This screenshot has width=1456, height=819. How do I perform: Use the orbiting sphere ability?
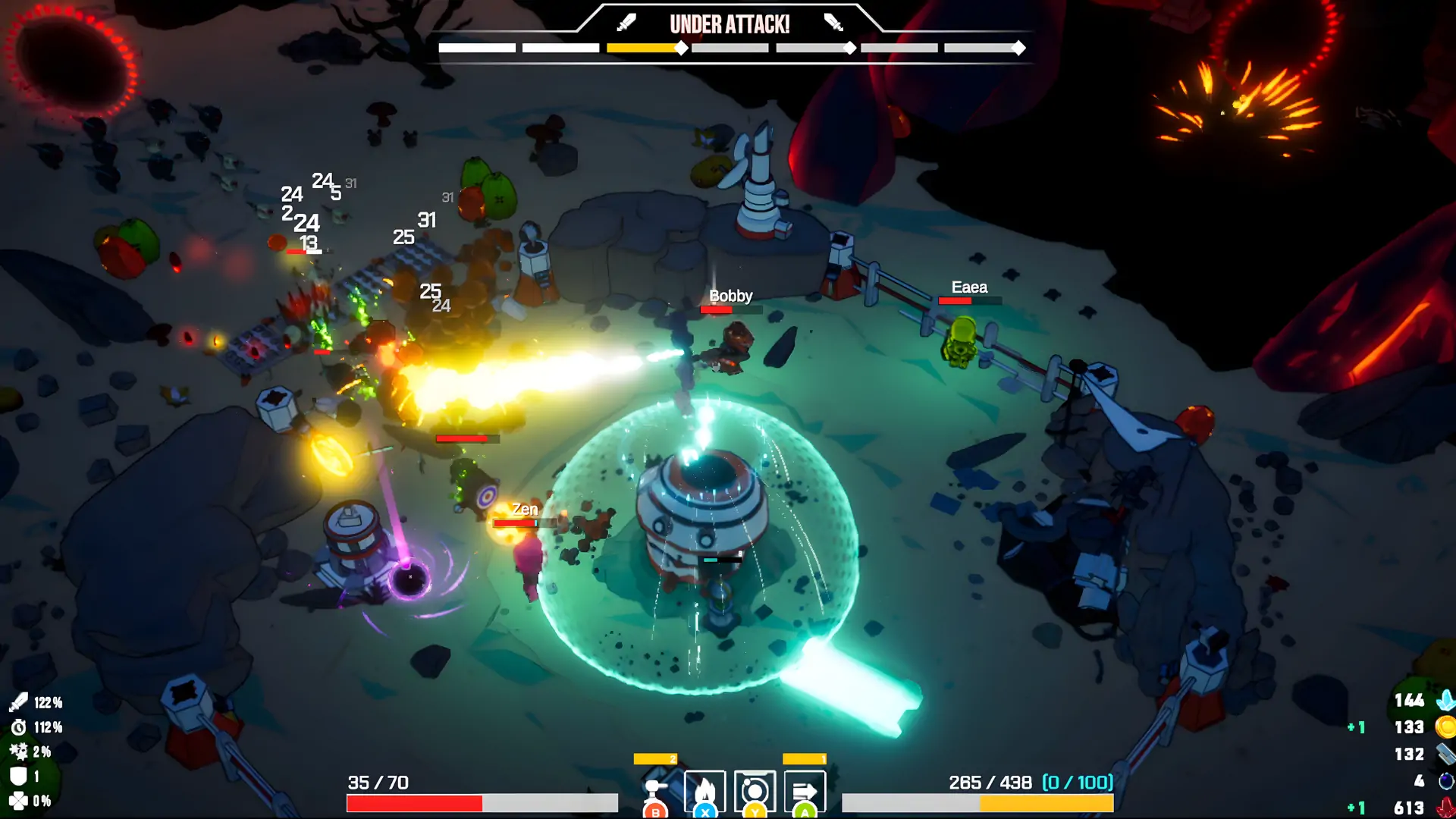755,792
